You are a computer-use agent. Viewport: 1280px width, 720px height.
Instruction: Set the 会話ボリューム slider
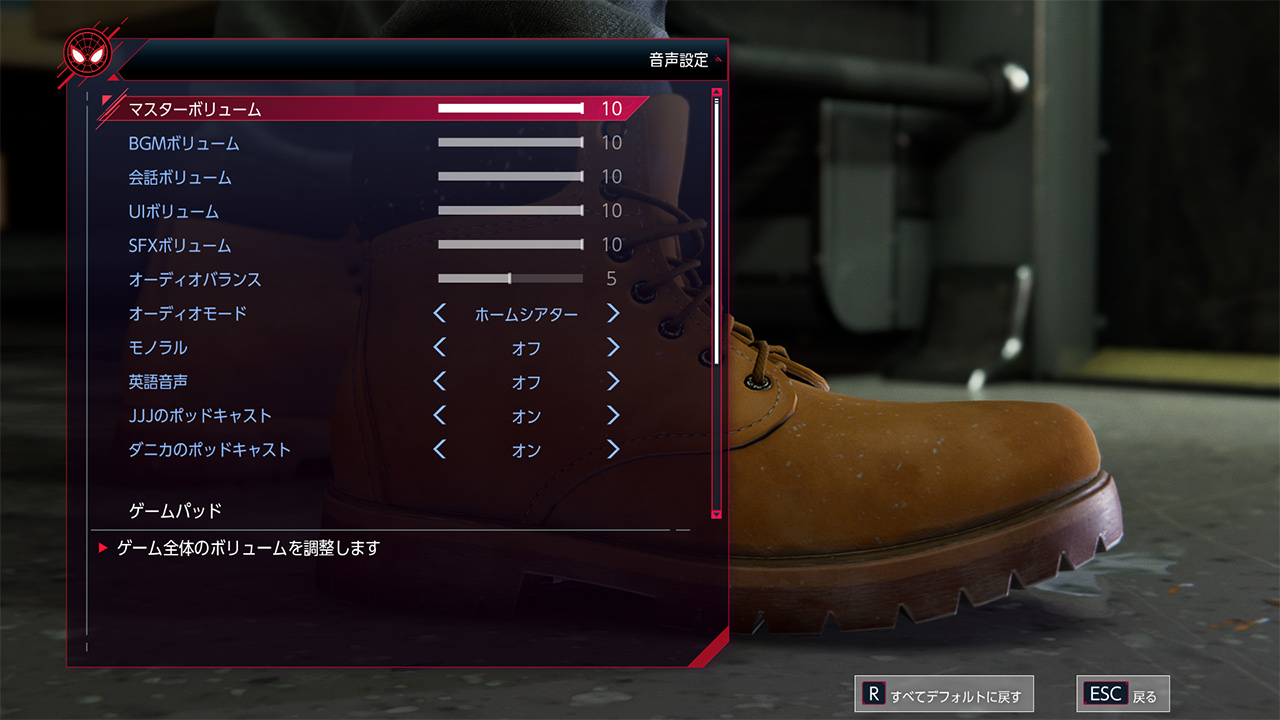coord(510,177)
